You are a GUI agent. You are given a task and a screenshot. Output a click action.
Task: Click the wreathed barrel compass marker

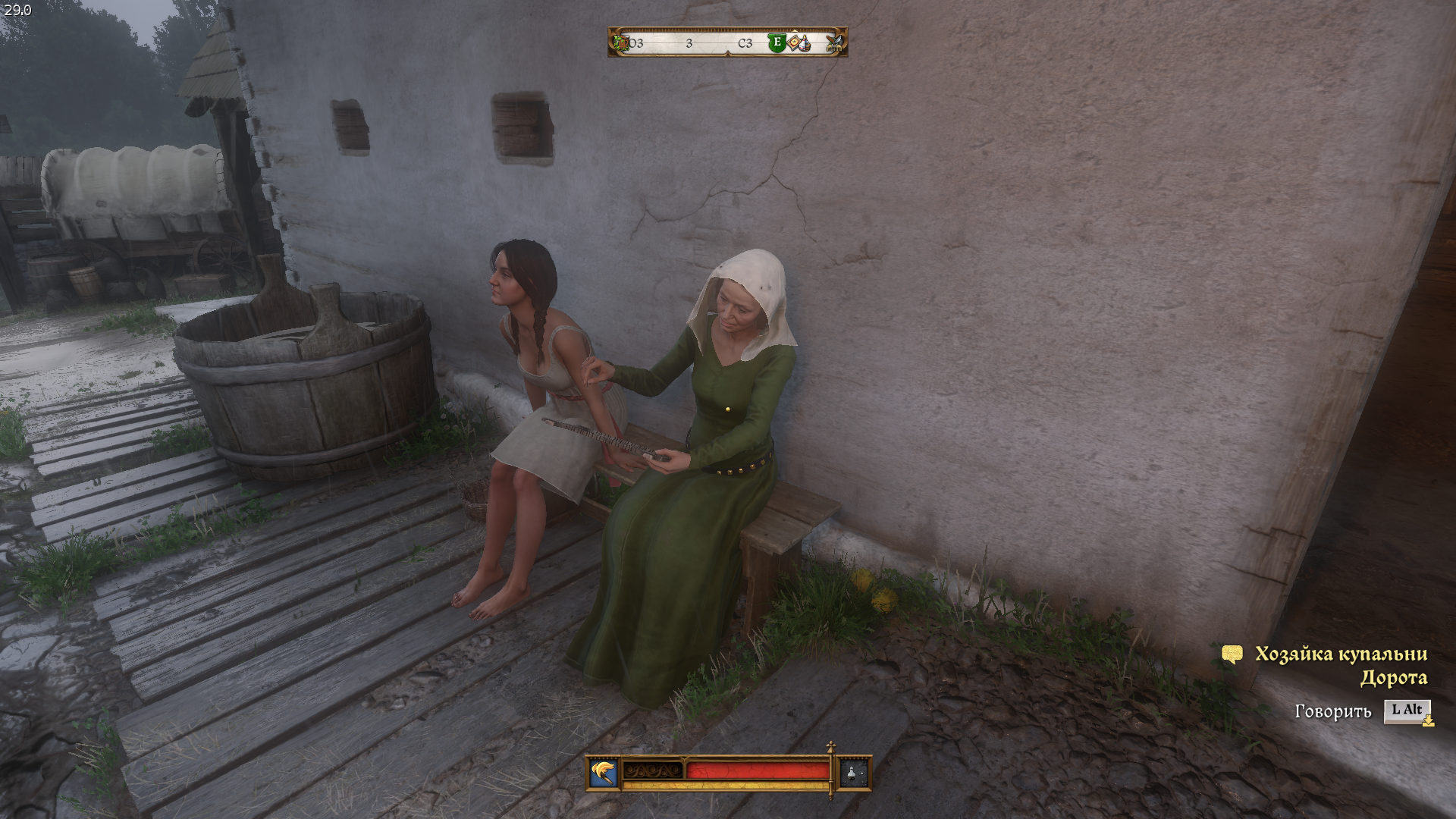click(x=622, y=42)
